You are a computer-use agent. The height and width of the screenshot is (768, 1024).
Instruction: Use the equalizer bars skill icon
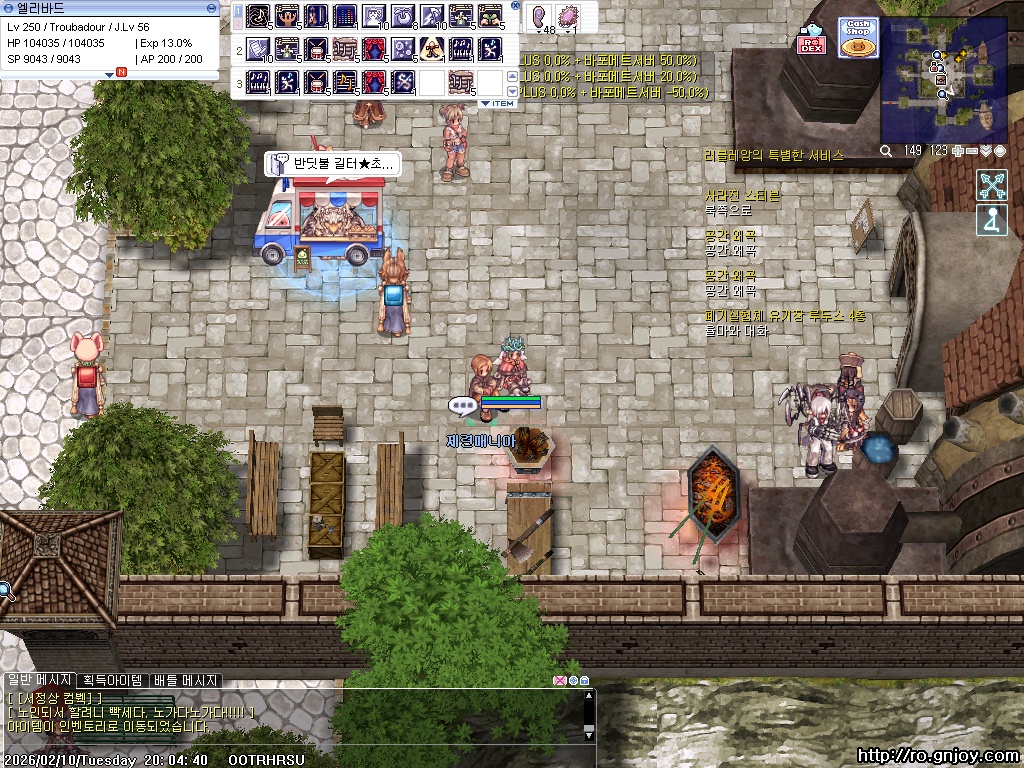click(345, 17)
